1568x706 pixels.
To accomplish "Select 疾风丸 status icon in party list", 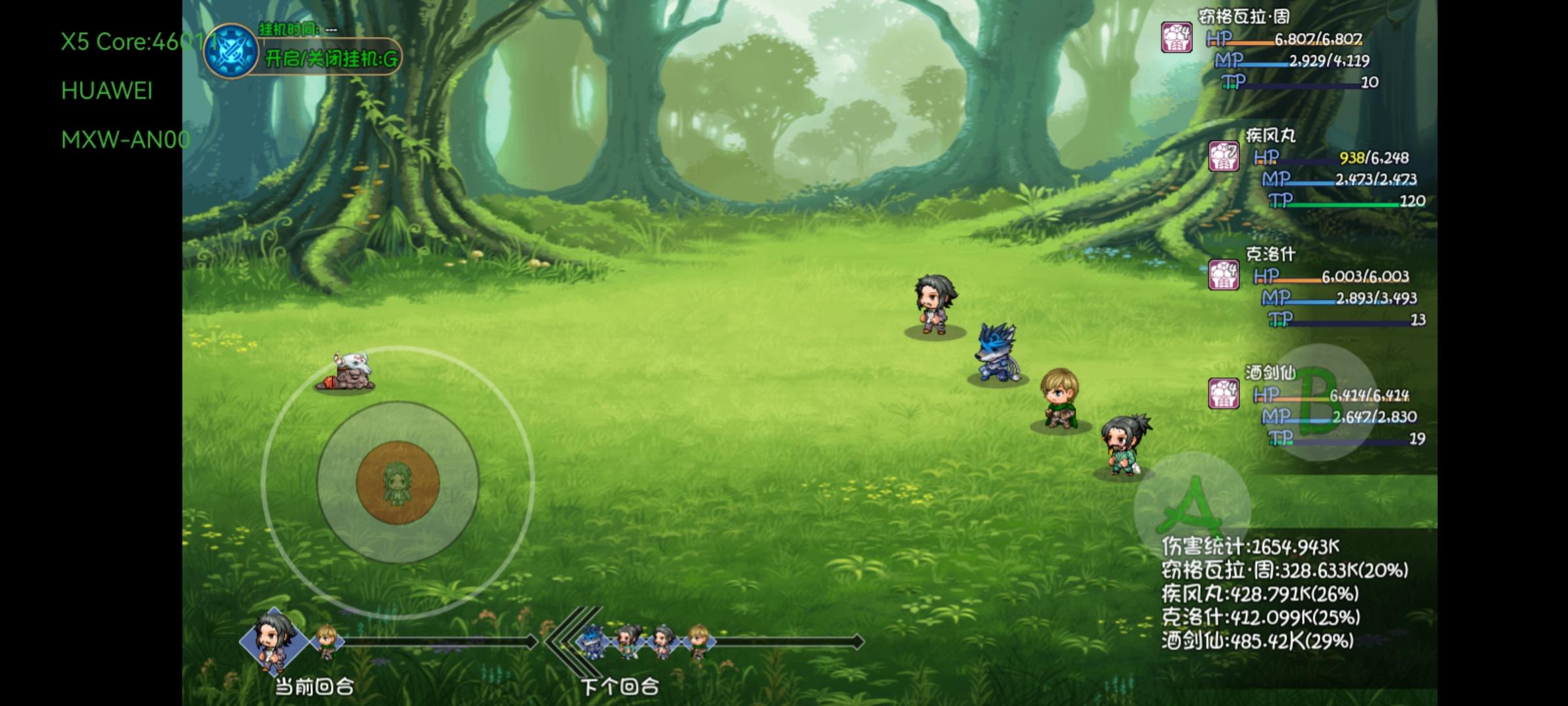I will [x=1224, y=157].
